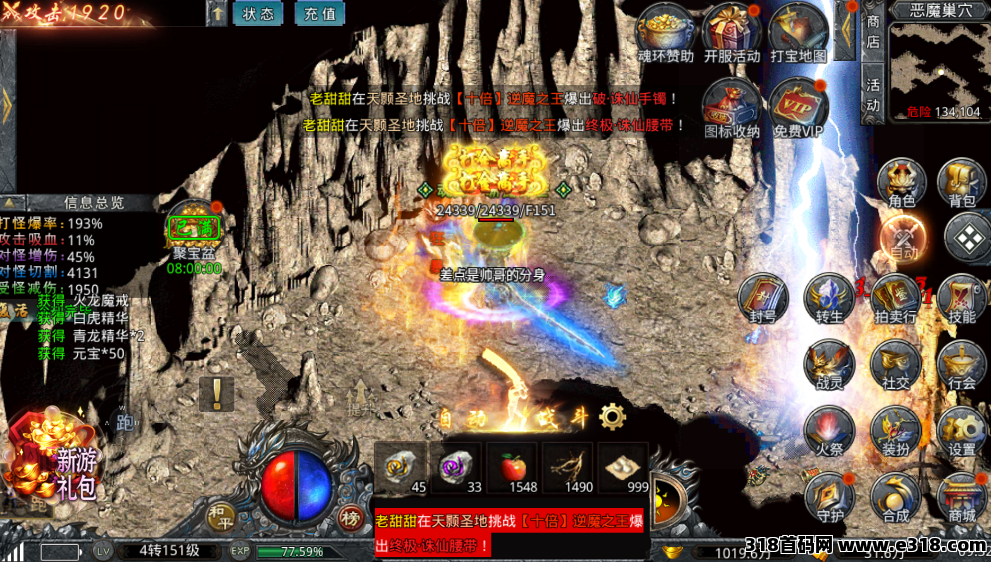Open the 开服活动 event icon

731,32
